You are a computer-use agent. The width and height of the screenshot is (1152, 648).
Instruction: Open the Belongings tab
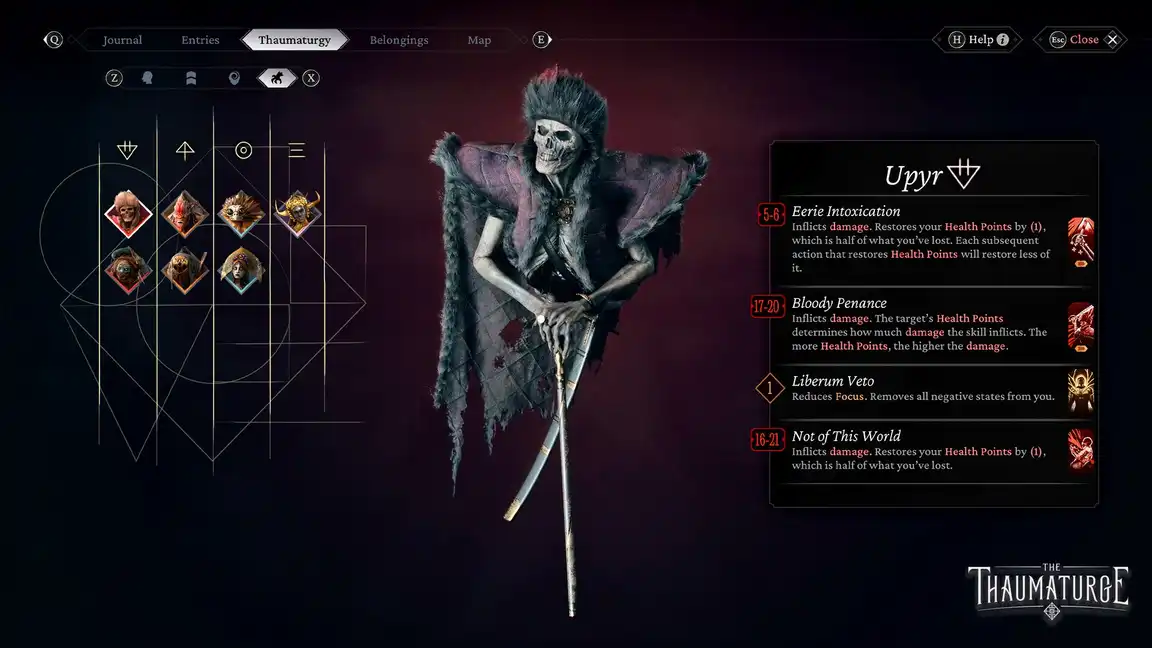pyautogui.click(x=399, y=40)
